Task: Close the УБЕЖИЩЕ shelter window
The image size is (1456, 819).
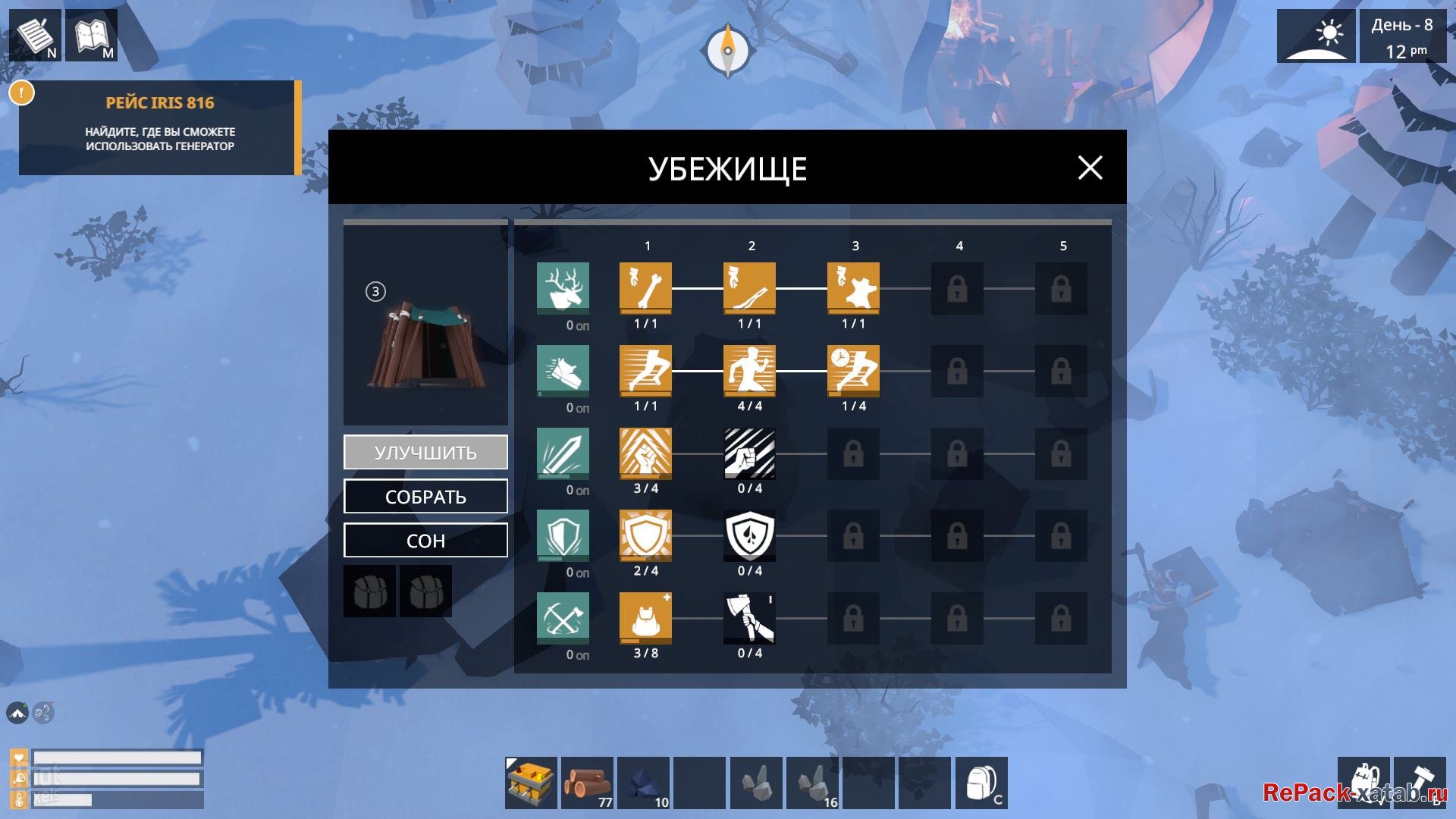Action: point(1090,168)
